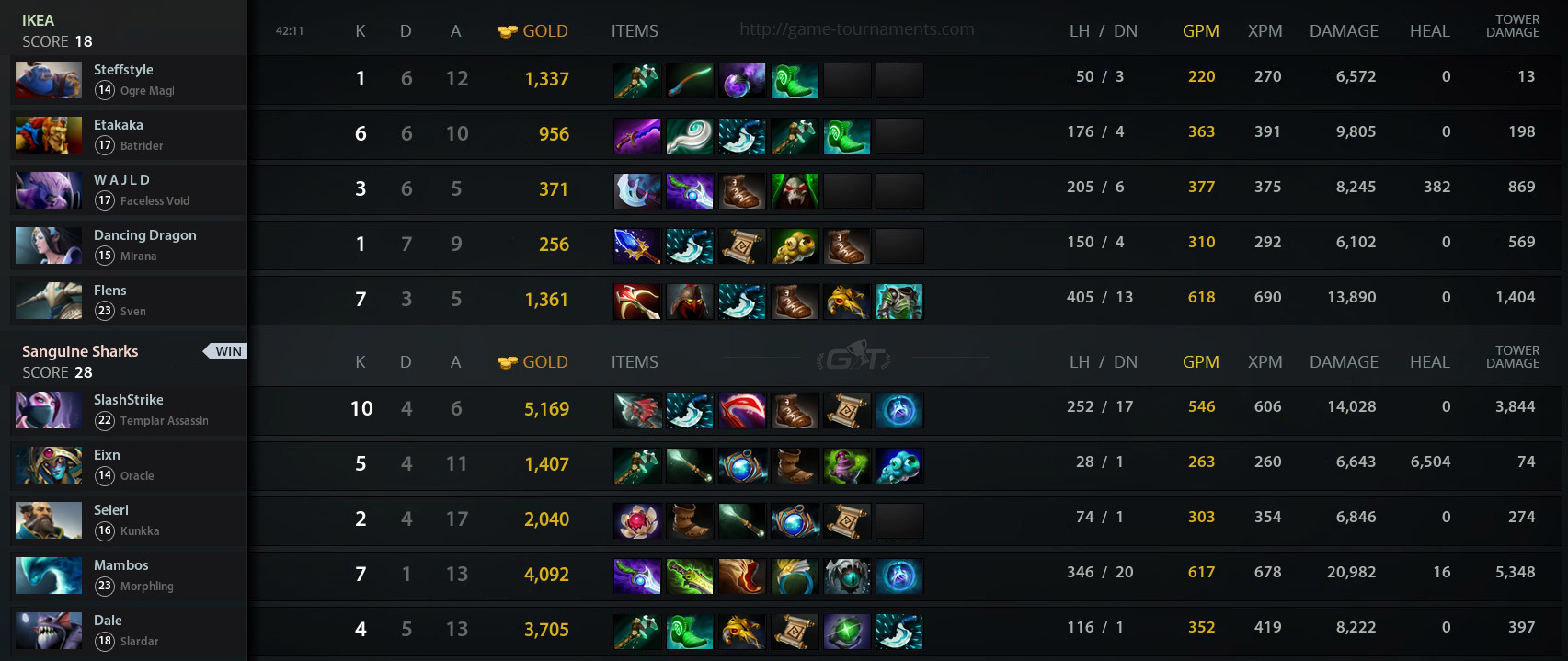Inspect Steffstyle's Orb of Venom item
This screenshot has height=661, width=1568.
(741, 81)
